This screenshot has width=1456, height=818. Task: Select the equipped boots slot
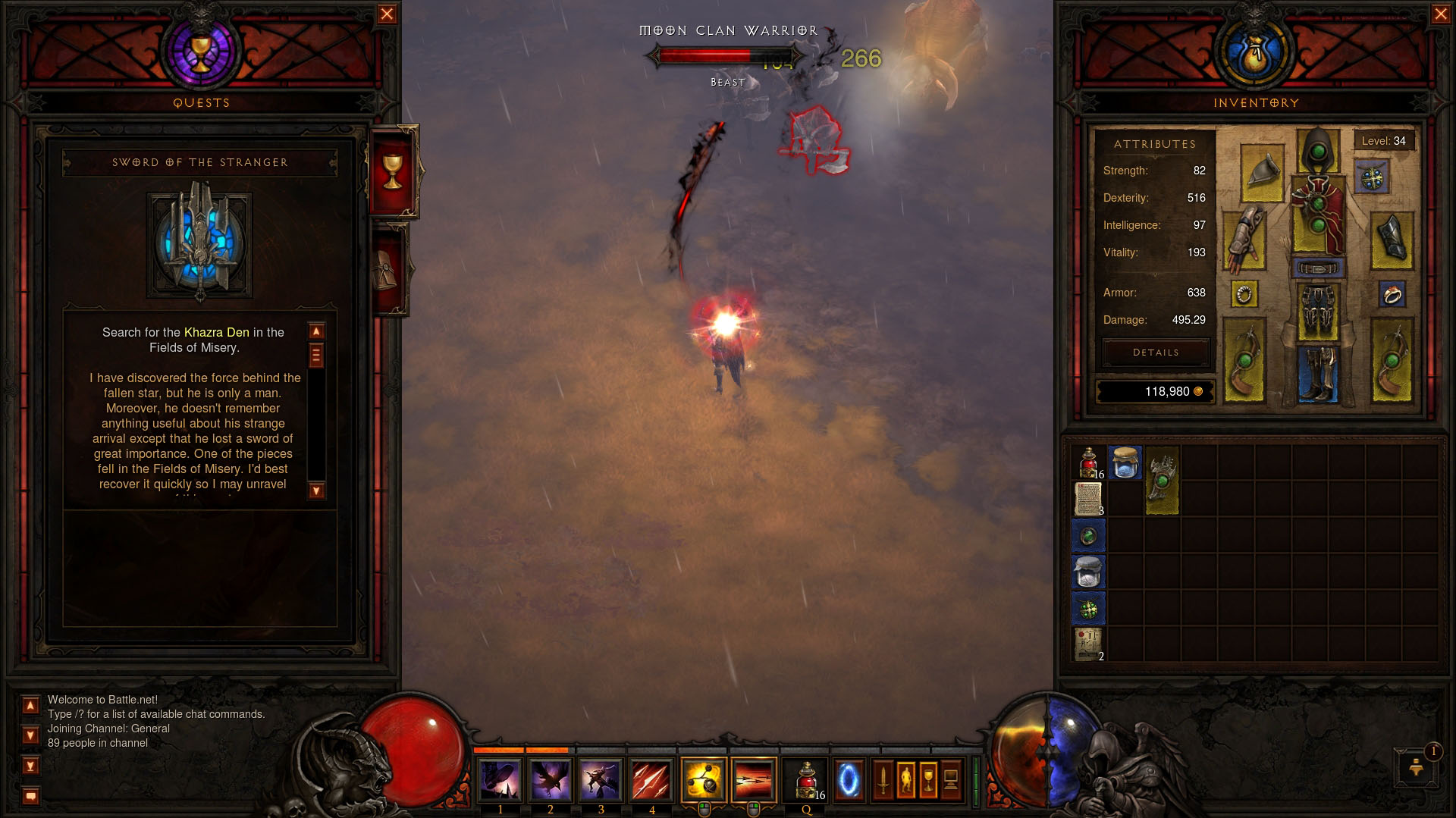click(x=1318, y=374)
